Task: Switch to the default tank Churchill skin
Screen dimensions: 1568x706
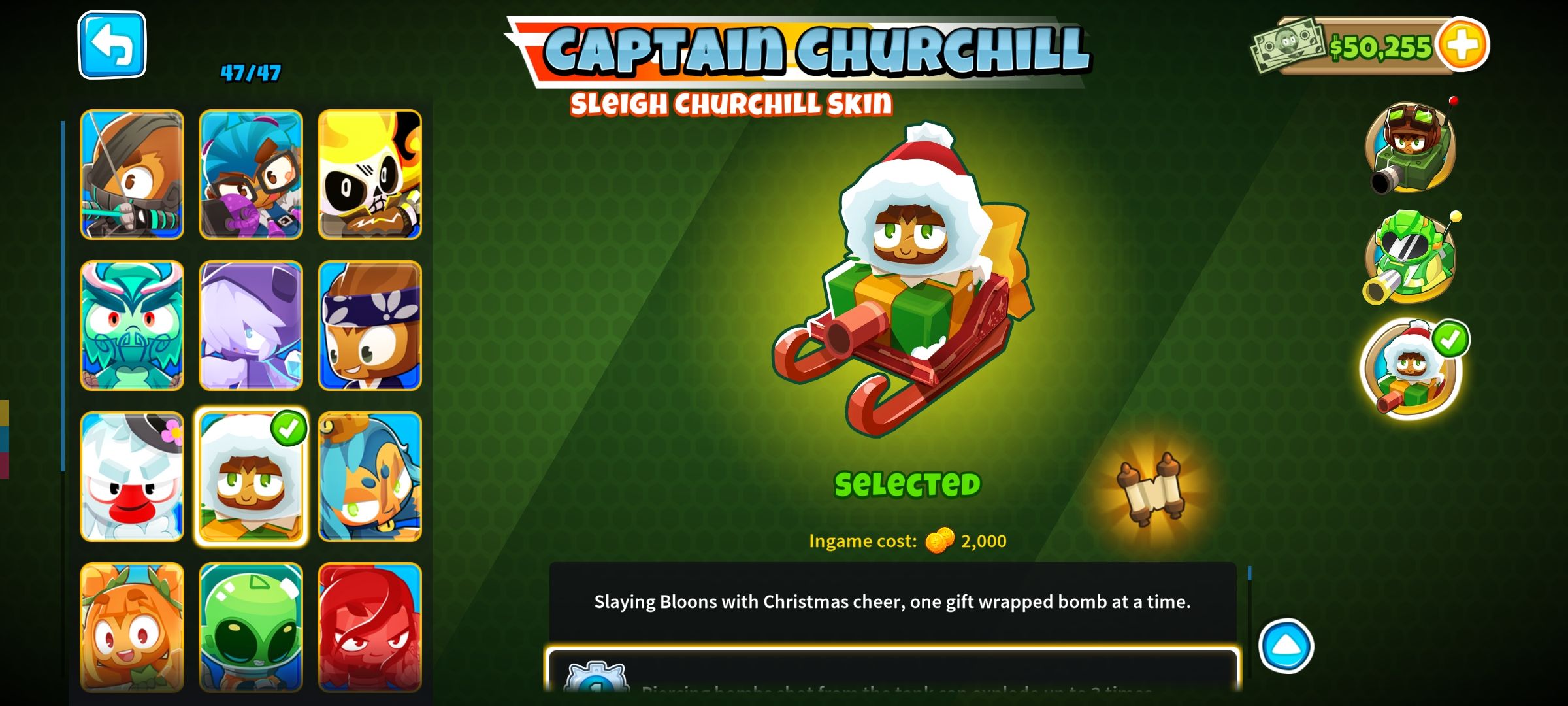Action: point(1411,148)
